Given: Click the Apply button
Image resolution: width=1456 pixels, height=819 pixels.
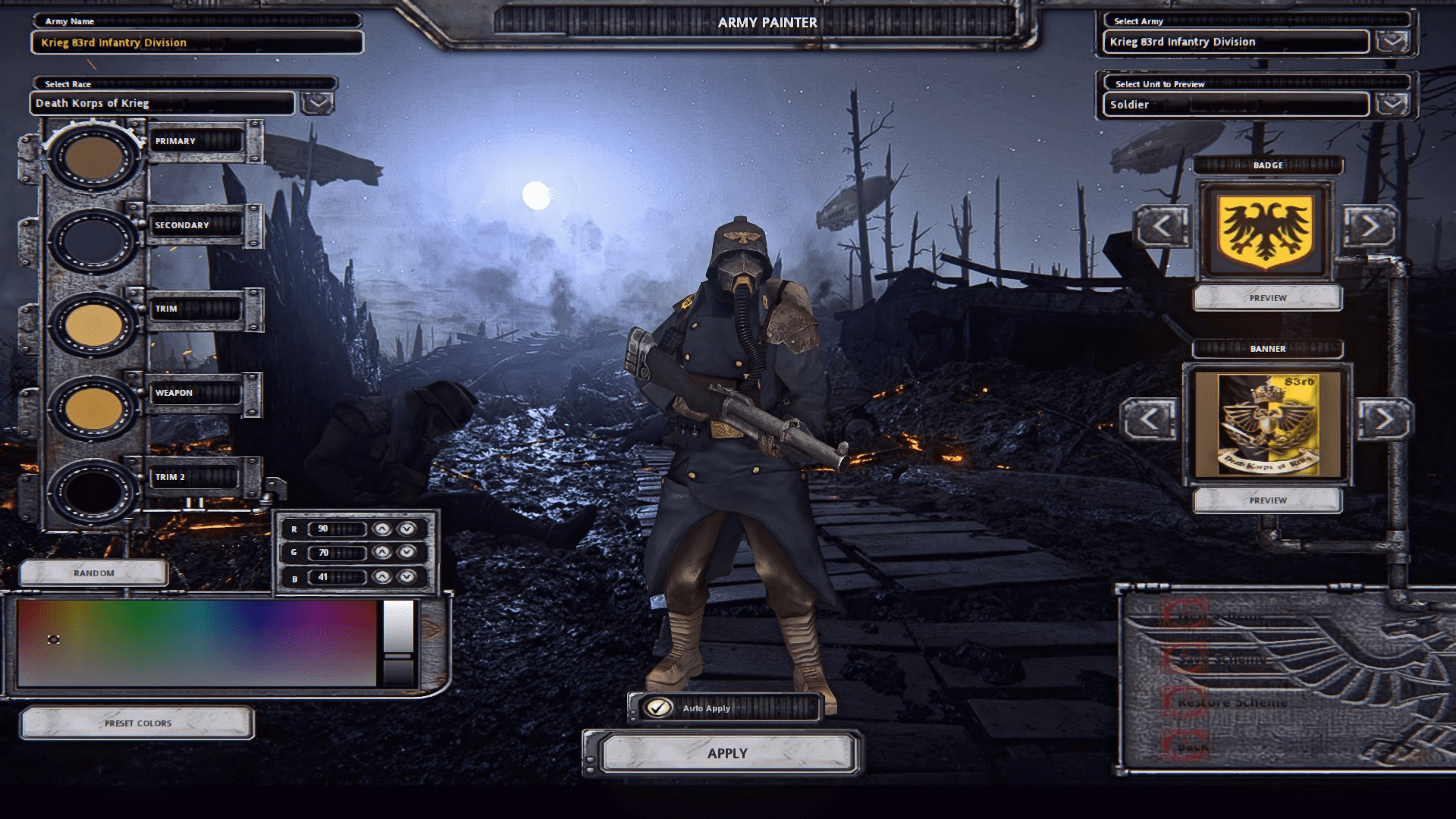Looking at the screenshot, I should [x=726, y=752].
